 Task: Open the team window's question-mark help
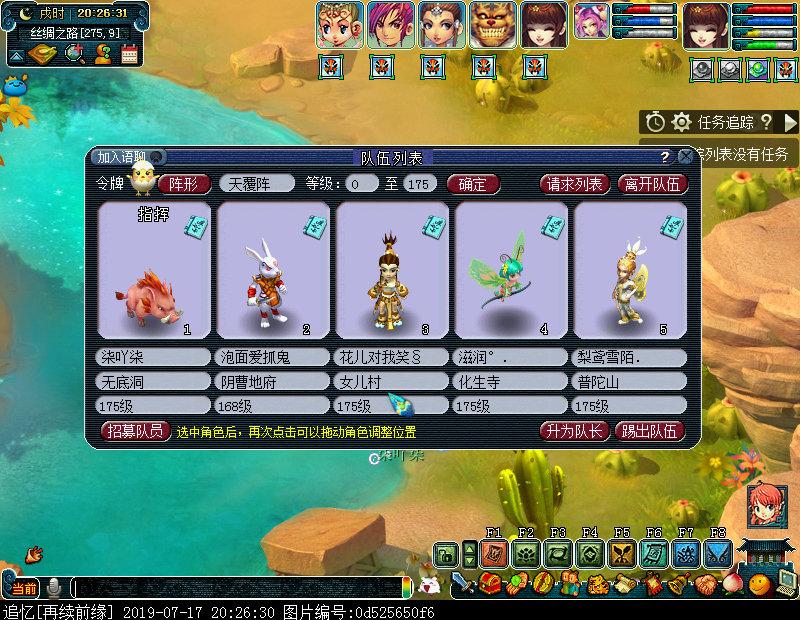click(x=664, y=157)
